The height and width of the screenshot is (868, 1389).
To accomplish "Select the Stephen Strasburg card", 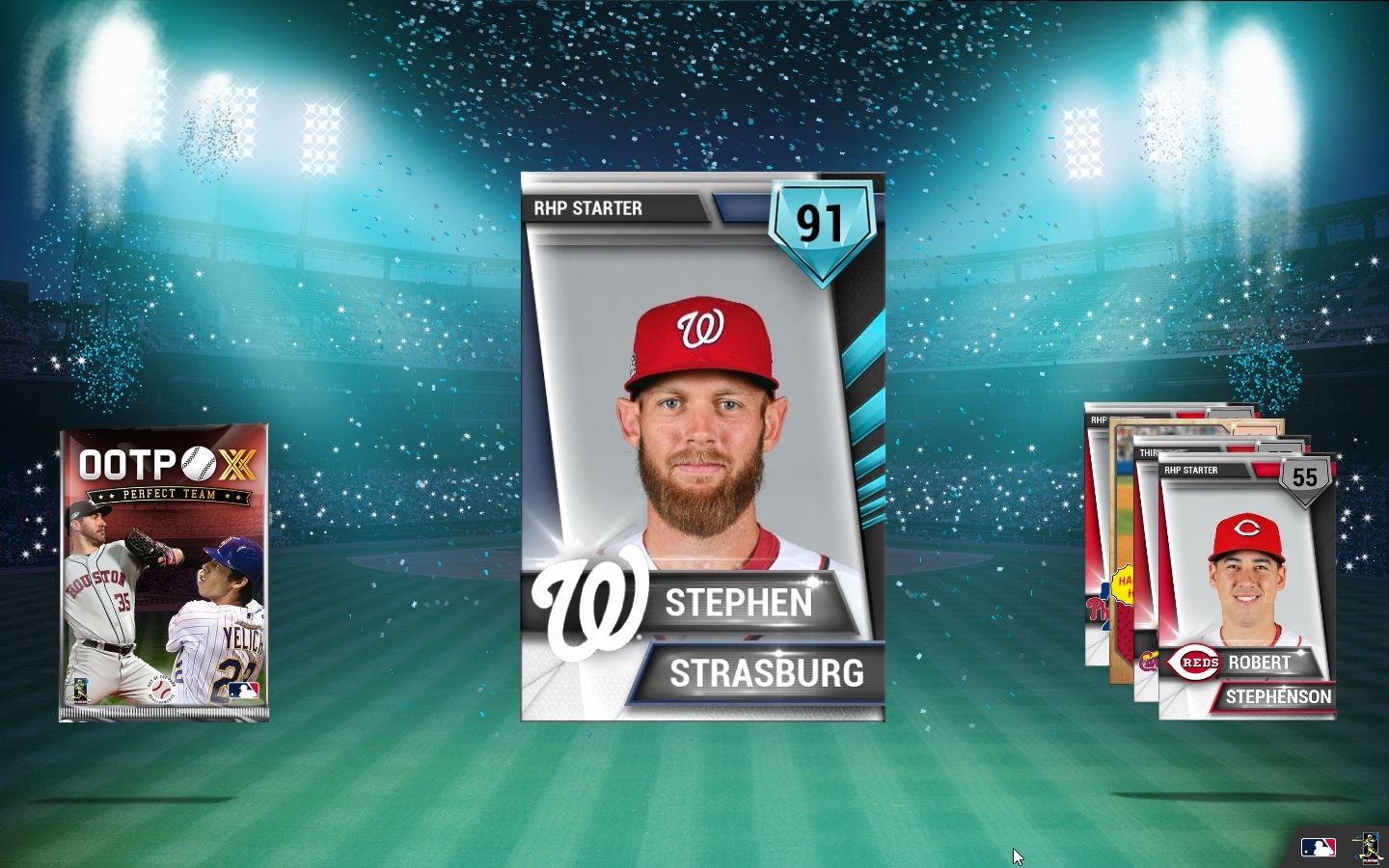I will [703, 444].
